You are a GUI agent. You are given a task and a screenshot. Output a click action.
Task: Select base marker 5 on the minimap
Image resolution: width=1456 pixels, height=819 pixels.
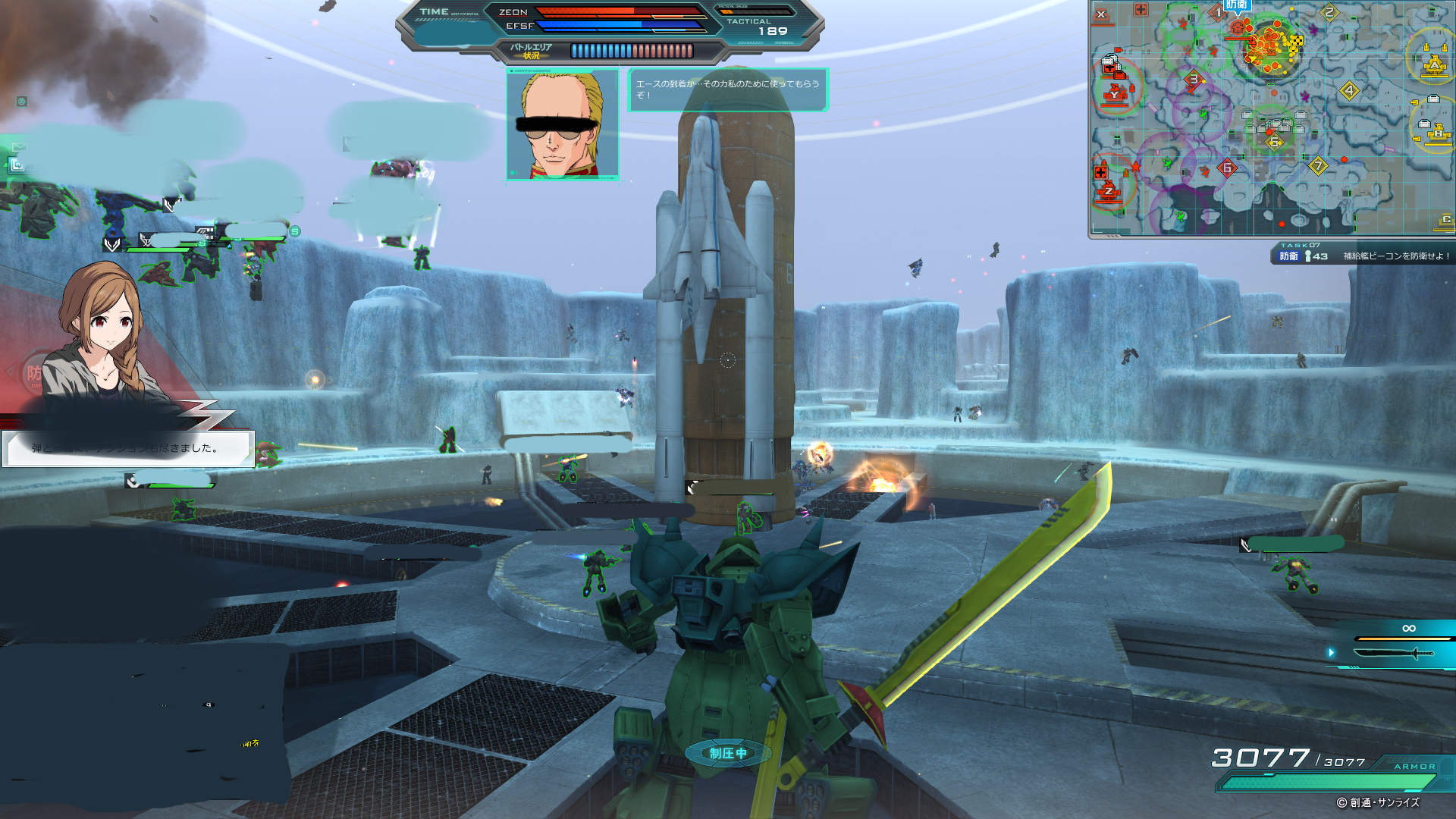pyautogui.click(x=1275, y=142)
